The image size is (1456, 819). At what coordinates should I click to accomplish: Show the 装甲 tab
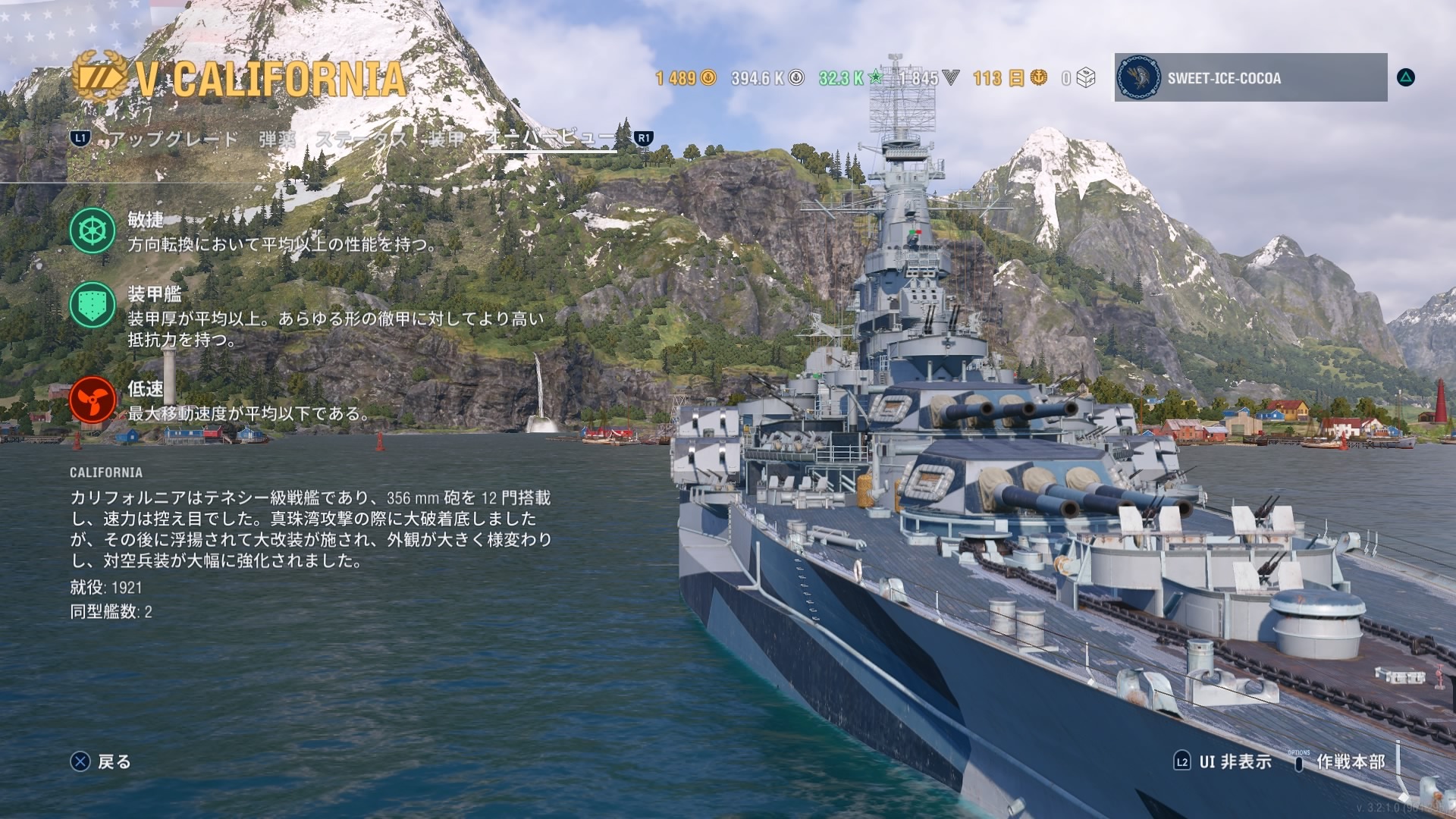click(446, 140)
